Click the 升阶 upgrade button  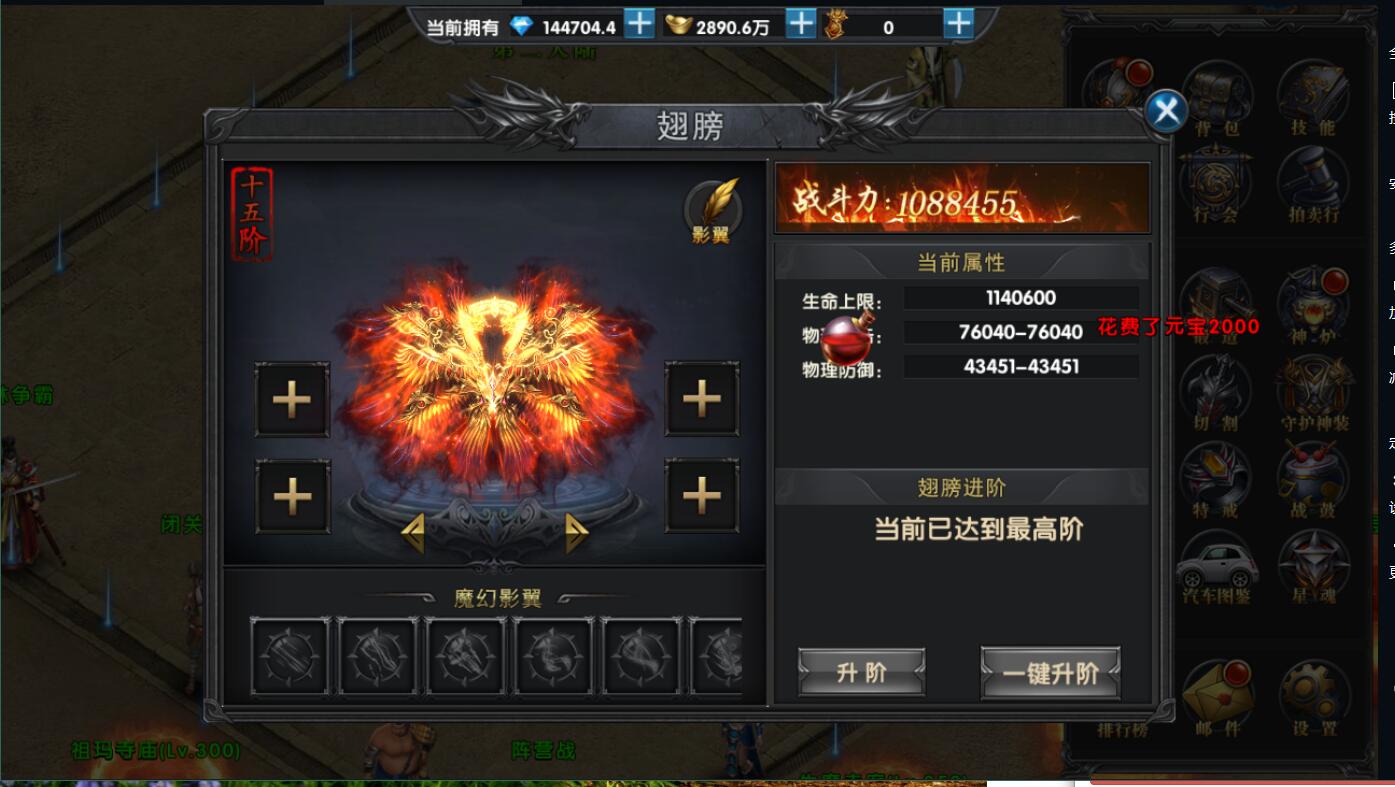[x=861, y=672]
